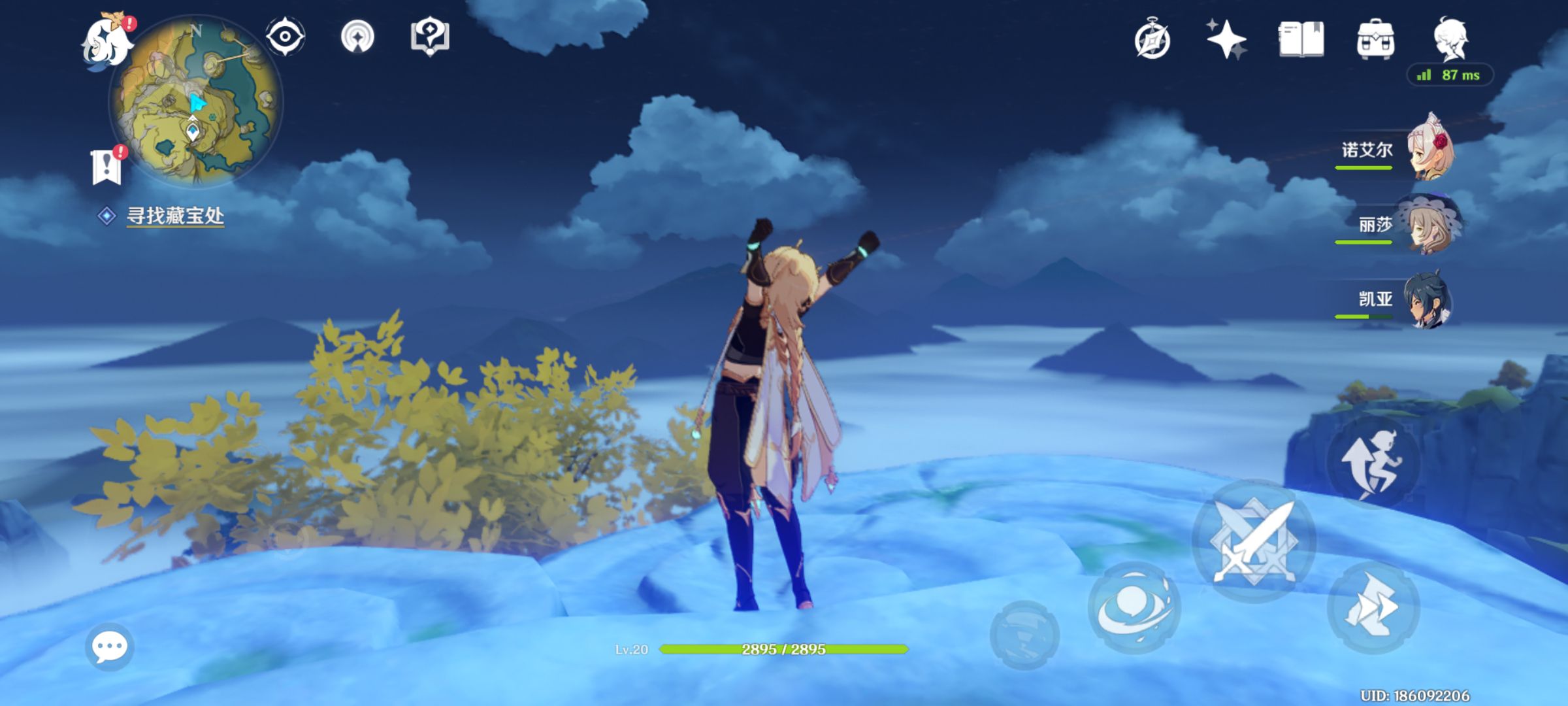Select the 寻找藏宝处 quest tracker
Image resolution: width=1568 pixels, height=706 pixels.
[x=174, y=216]
